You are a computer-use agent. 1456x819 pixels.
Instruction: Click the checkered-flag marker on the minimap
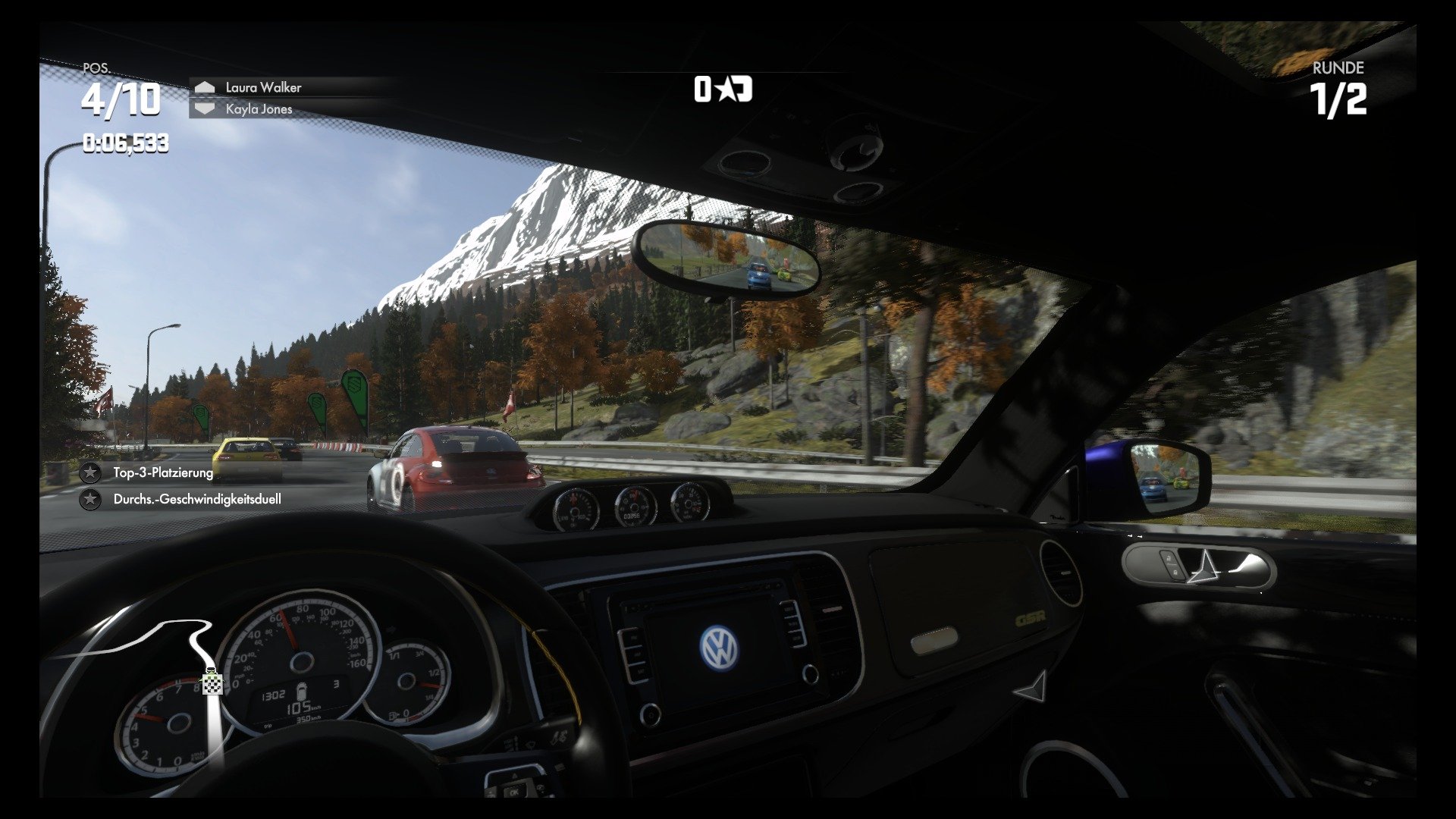pyautogui.click(x=212, y=685)
